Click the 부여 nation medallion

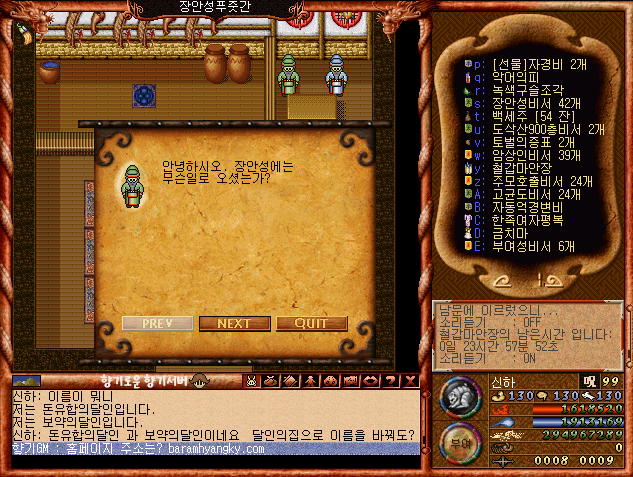[459, 440]
